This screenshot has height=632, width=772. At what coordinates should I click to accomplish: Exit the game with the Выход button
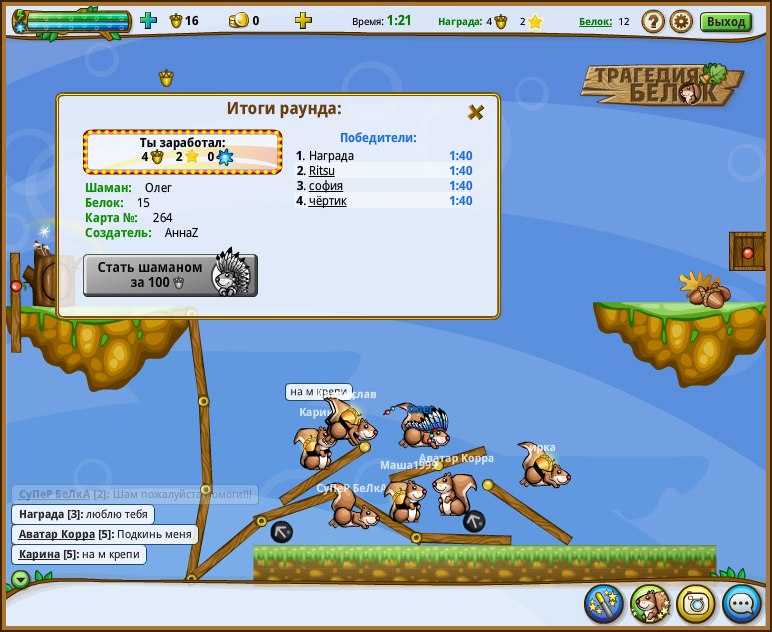point(725,21)
